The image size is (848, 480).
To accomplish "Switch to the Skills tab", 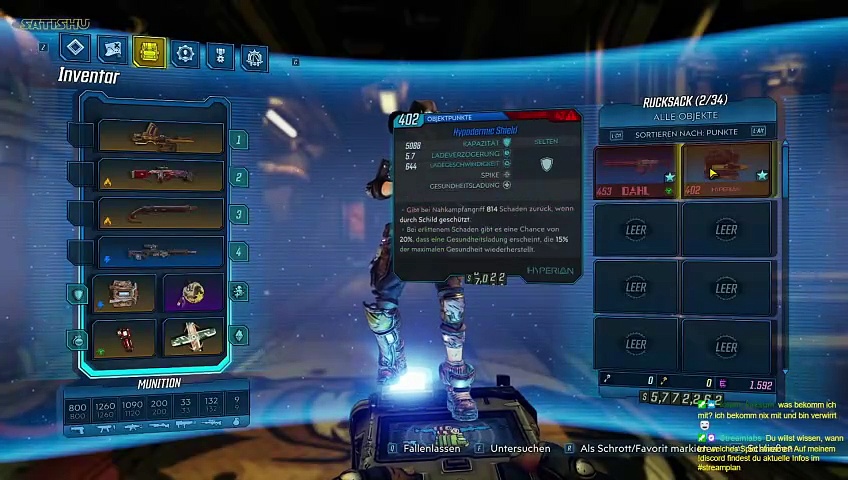I will tap(185, 53).
